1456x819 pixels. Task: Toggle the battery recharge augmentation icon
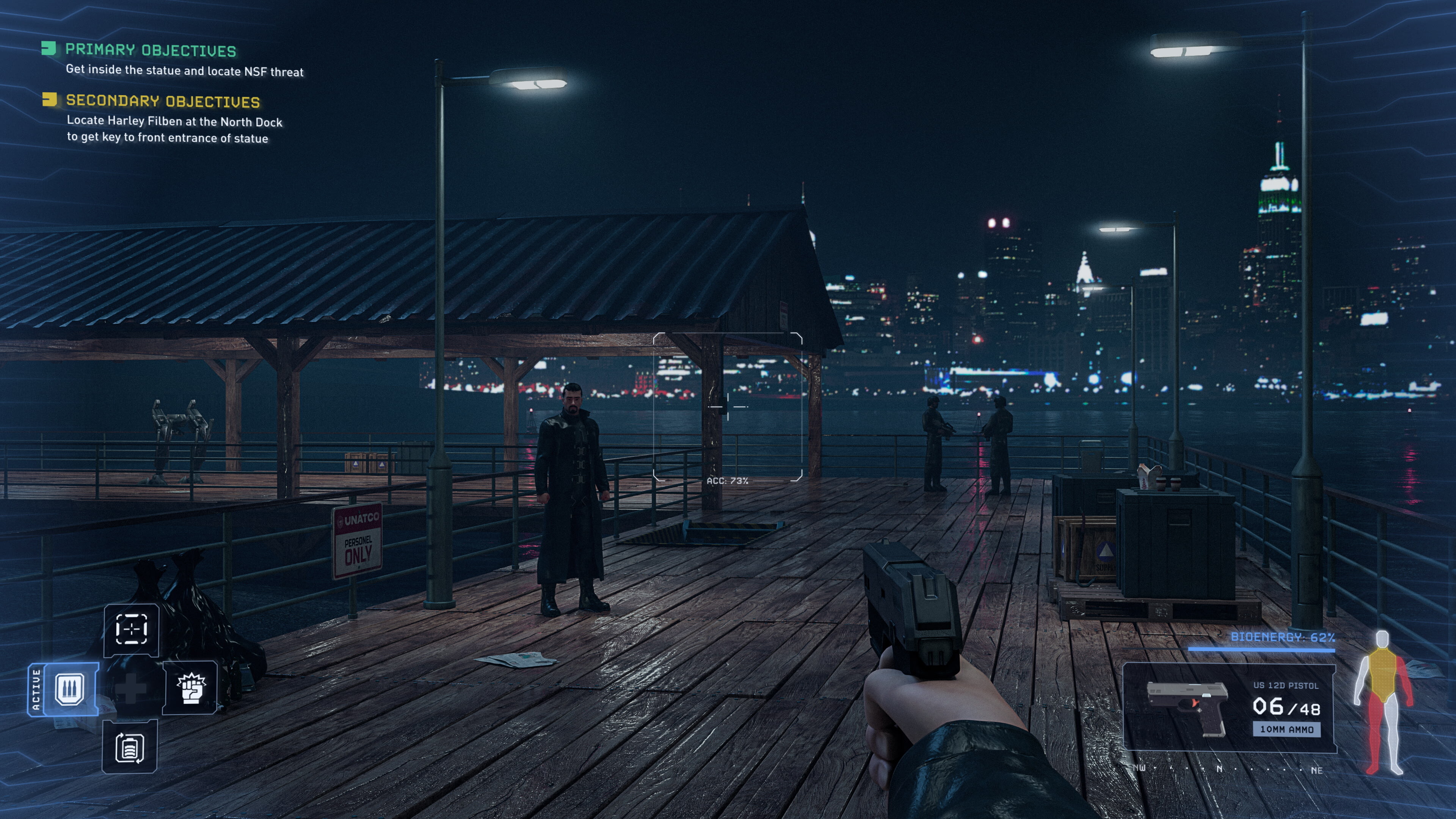click(129, 747)
